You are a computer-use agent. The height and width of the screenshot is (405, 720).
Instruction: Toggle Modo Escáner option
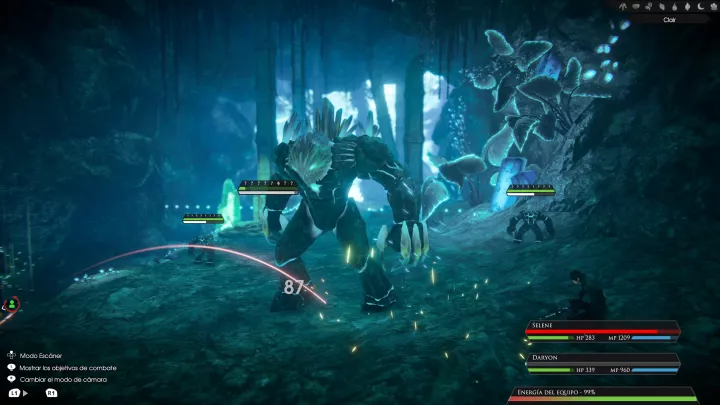pos(35,355)
